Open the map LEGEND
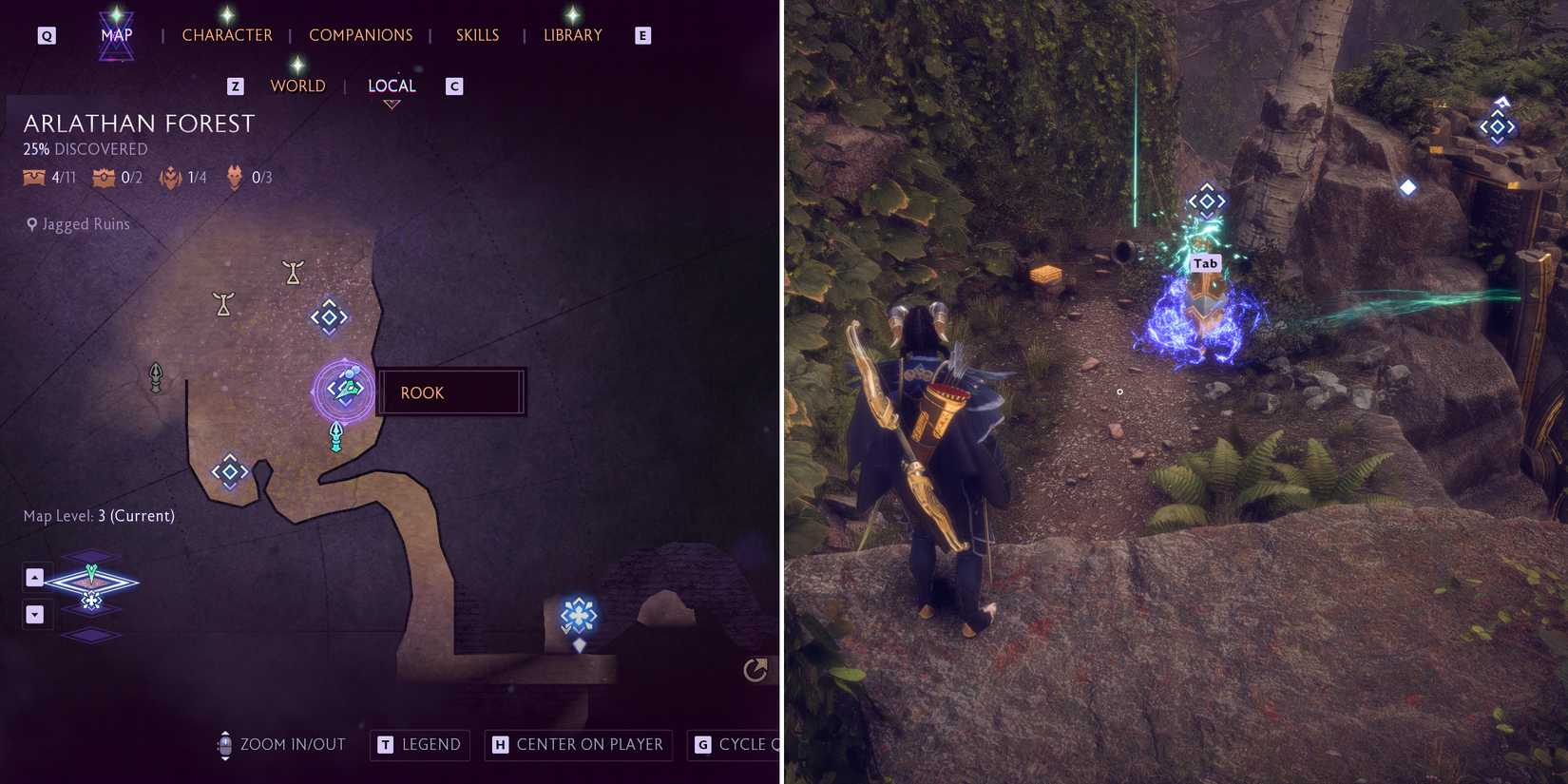This screenshot has width=1568, height=784. pos(419,744)
